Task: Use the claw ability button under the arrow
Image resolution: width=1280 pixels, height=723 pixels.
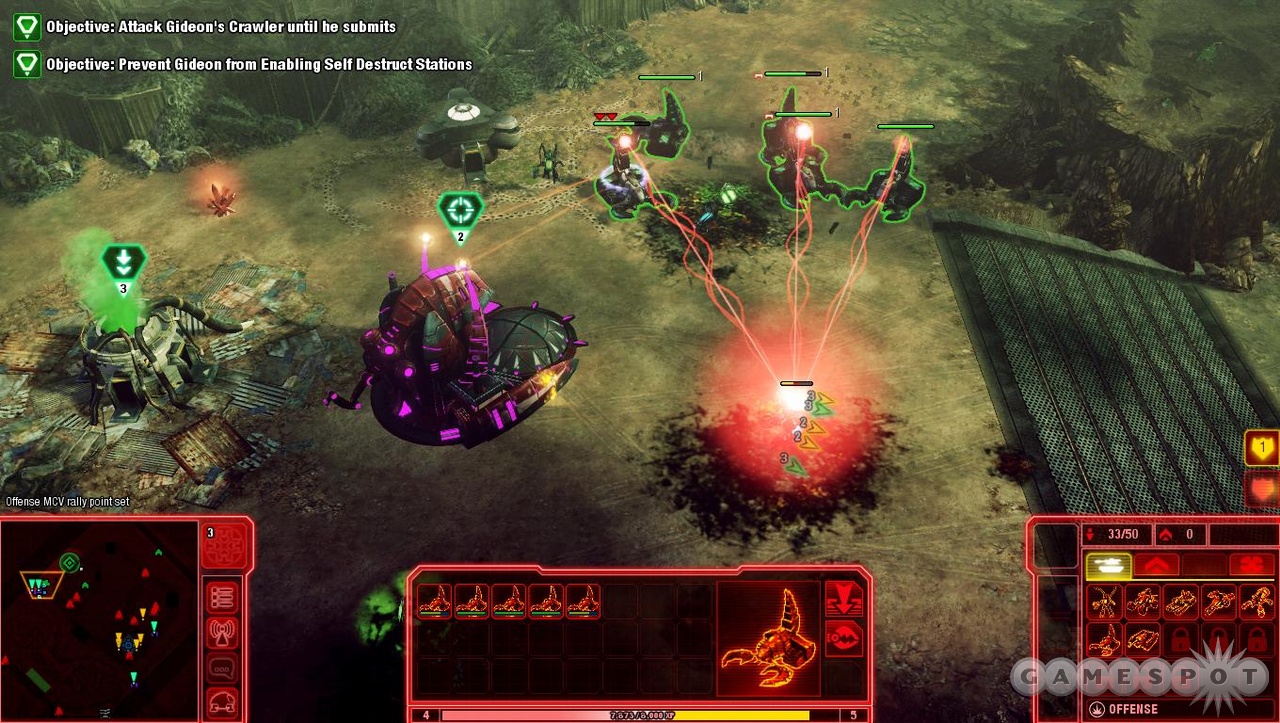Action: click(843, 638)
